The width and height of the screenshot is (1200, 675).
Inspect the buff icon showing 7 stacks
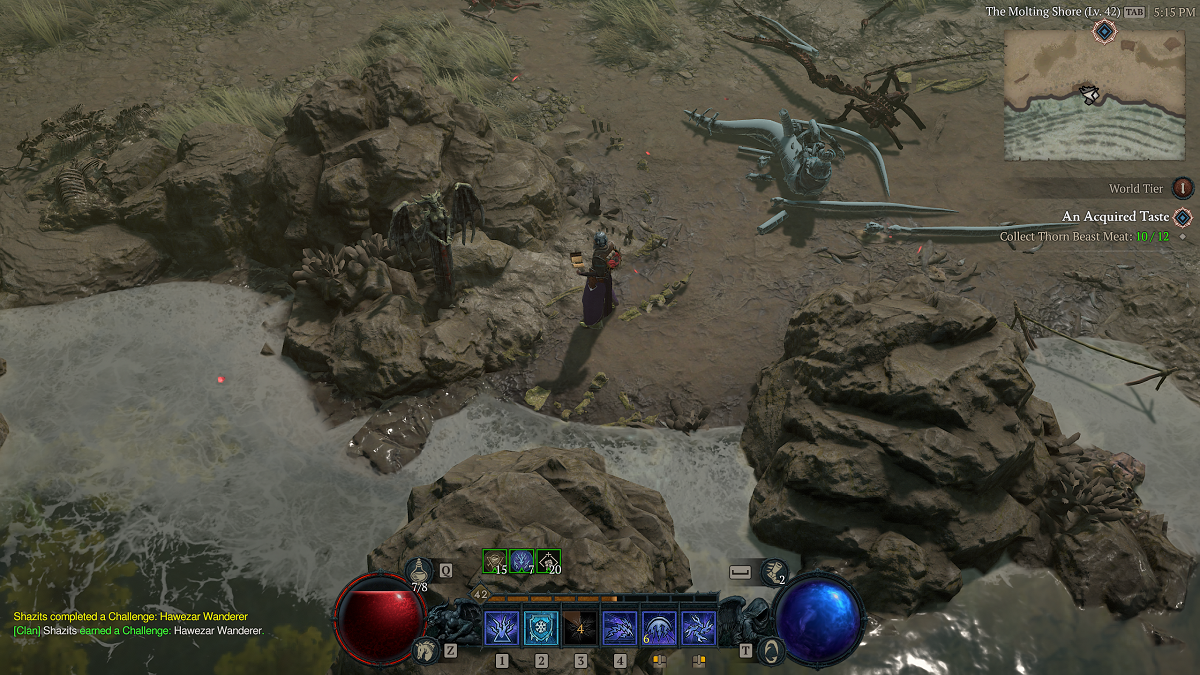(x=521, y=561)
